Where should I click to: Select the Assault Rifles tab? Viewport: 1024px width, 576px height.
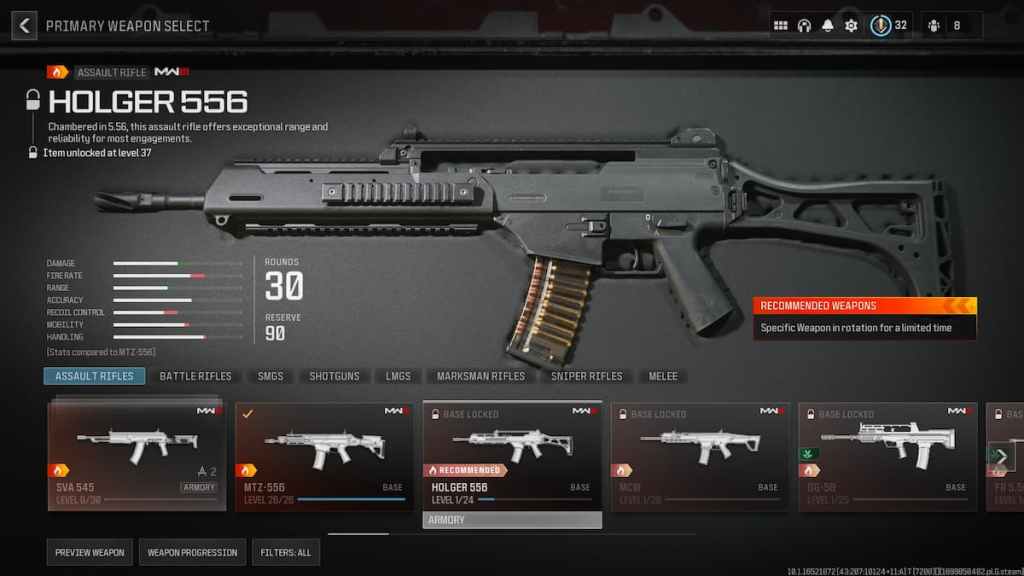94,376
